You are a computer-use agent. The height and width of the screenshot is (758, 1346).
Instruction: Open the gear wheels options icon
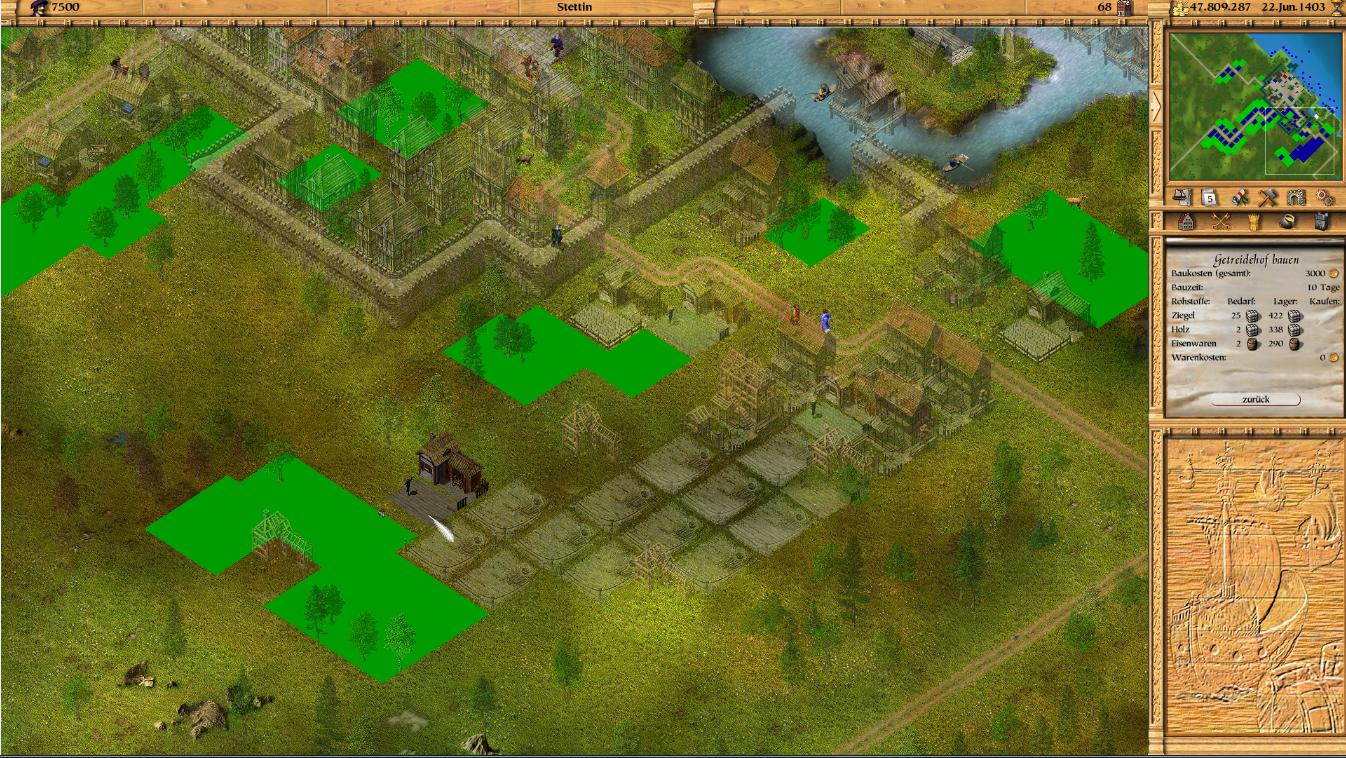click(x=1325, y=197)
